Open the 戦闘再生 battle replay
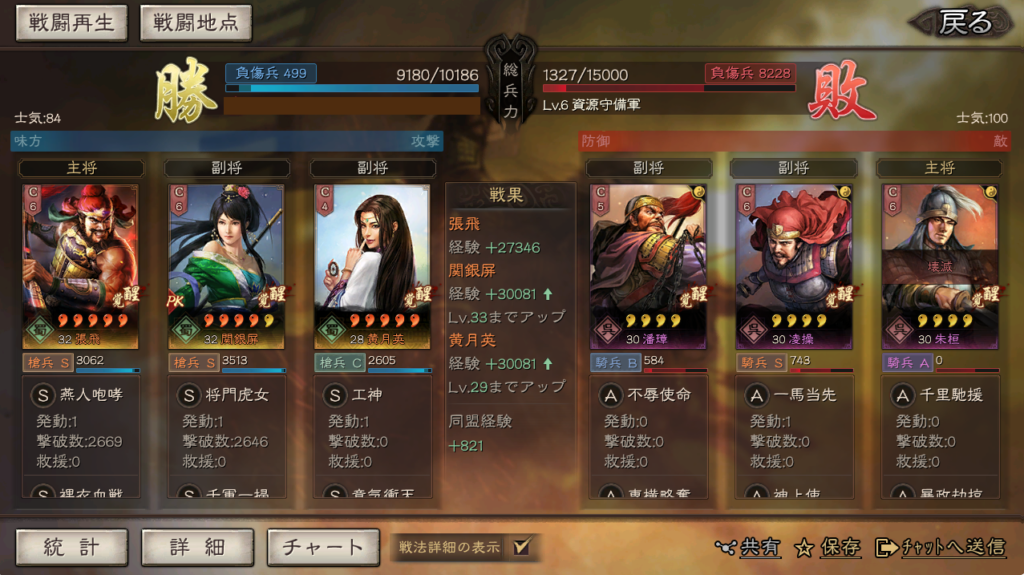1024x575 pixels. [x=71, y=23]
